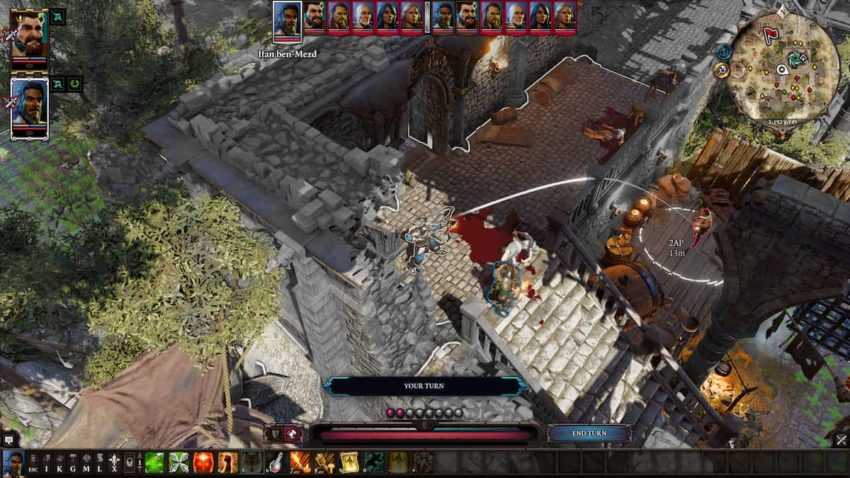The height and width of the screenshot is (478, 850).
Task: Use the yellow scroll hotbar item
Action: (350, 462)
